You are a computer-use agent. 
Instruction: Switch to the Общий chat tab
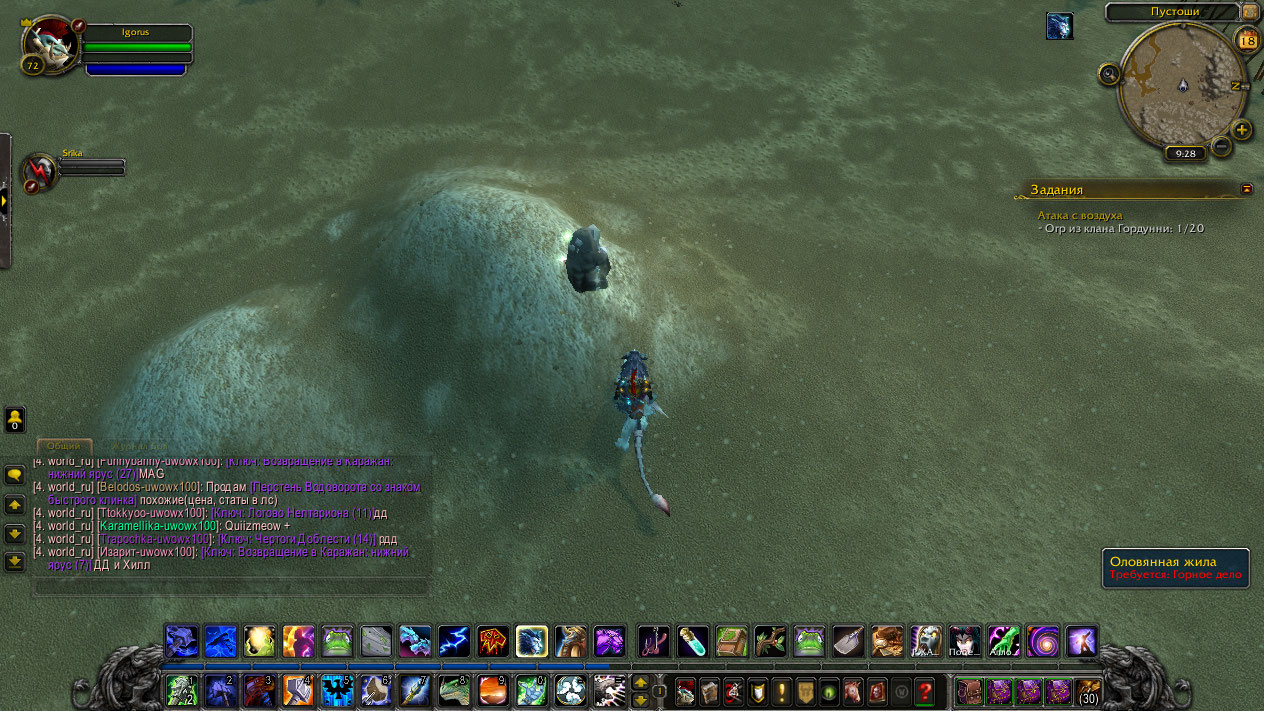64,446
